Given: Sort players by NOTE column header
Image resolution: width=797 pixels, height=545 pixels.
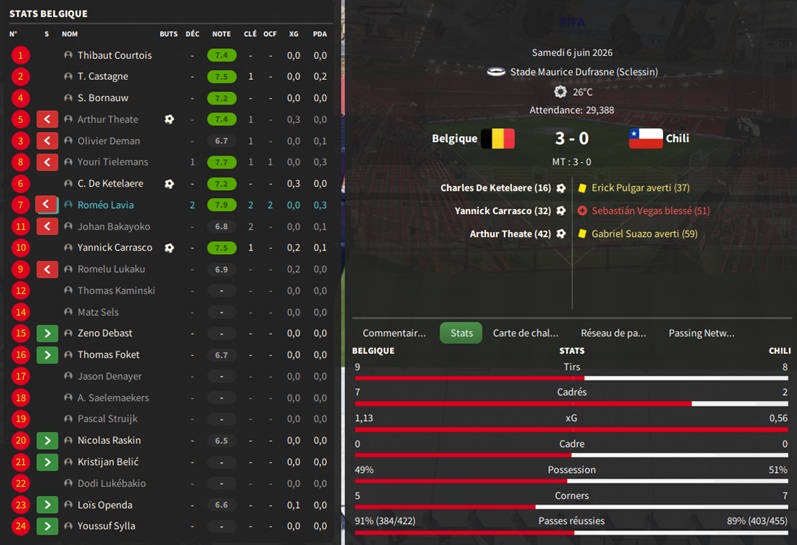Looking at the screenshot, I should (221, 34).
